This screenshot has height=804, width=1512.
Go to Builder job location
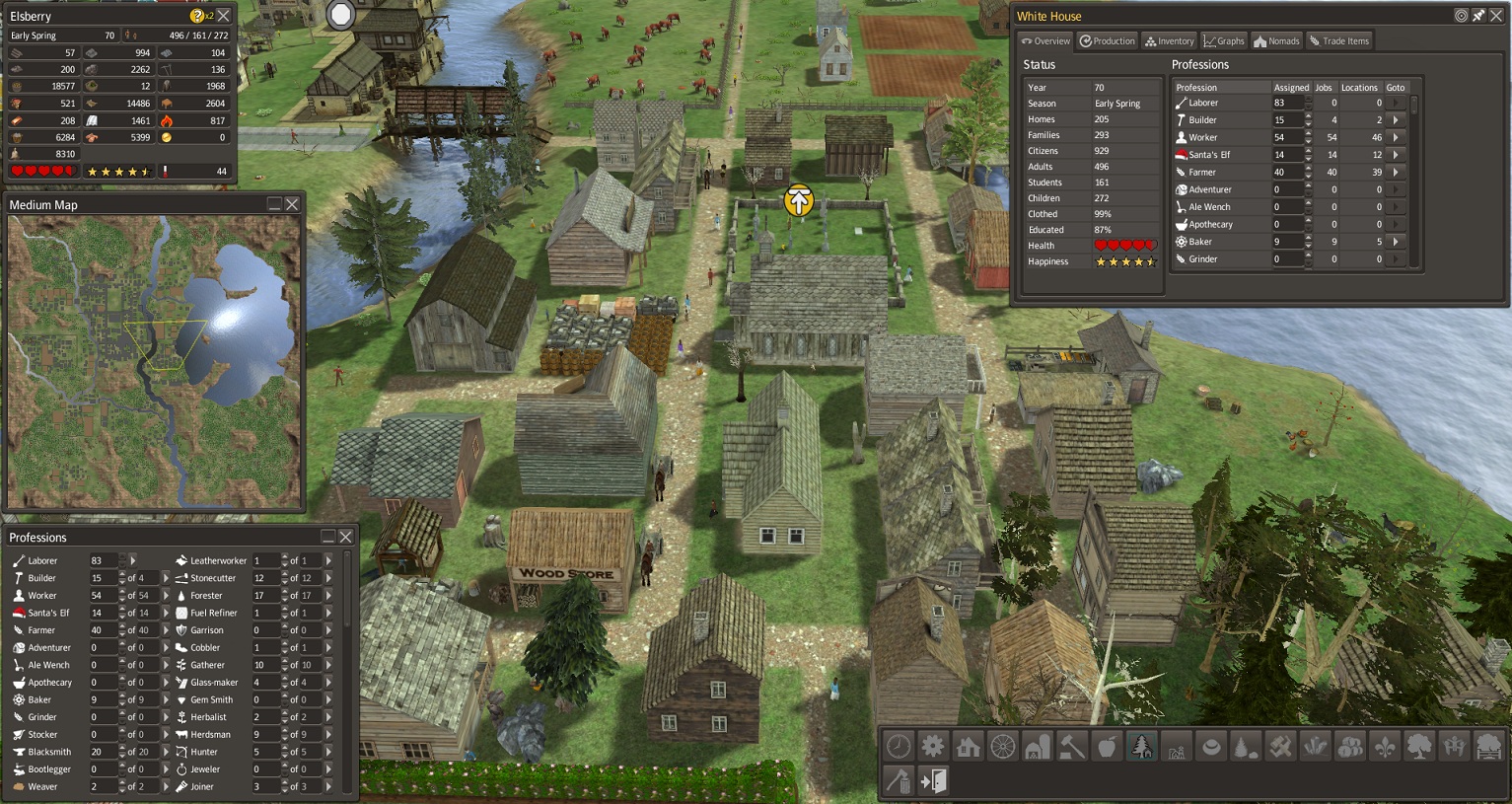coord(1396,120)
